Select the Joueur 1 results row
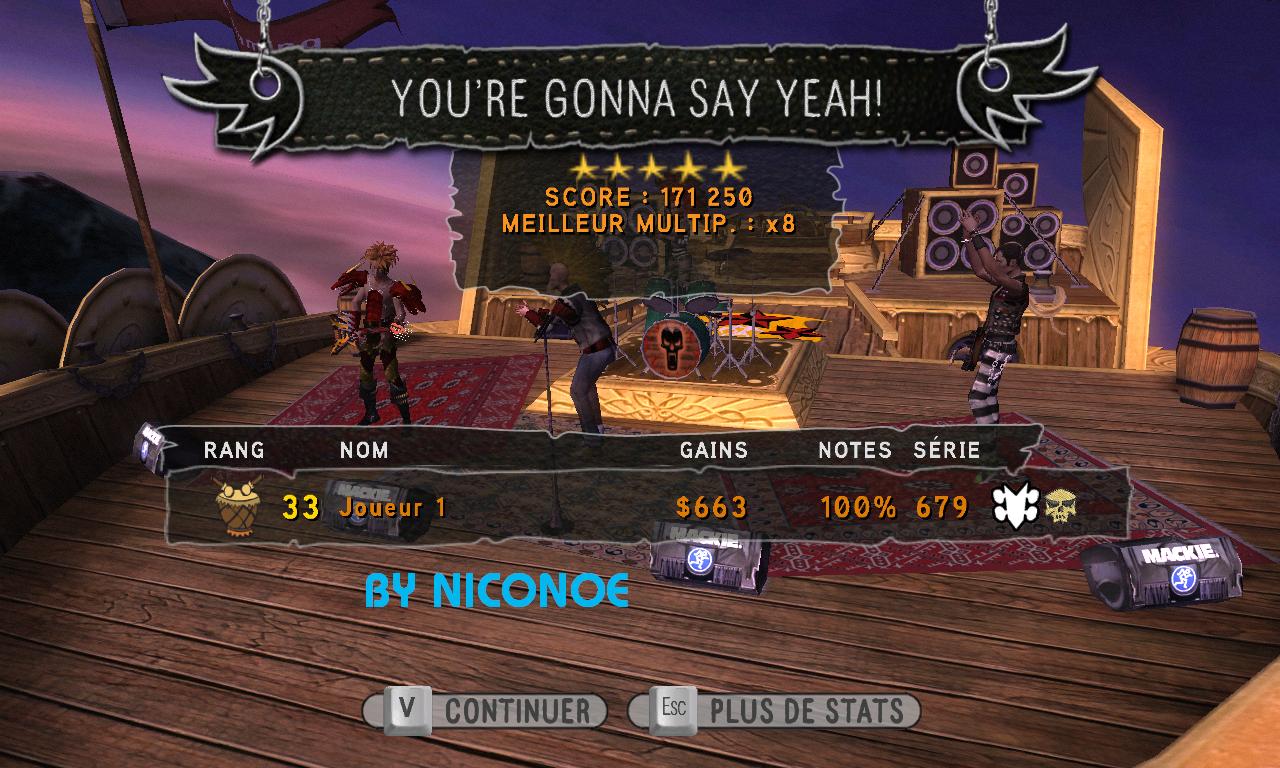This screenshot has height=768, width=1280. coord(640,507)
